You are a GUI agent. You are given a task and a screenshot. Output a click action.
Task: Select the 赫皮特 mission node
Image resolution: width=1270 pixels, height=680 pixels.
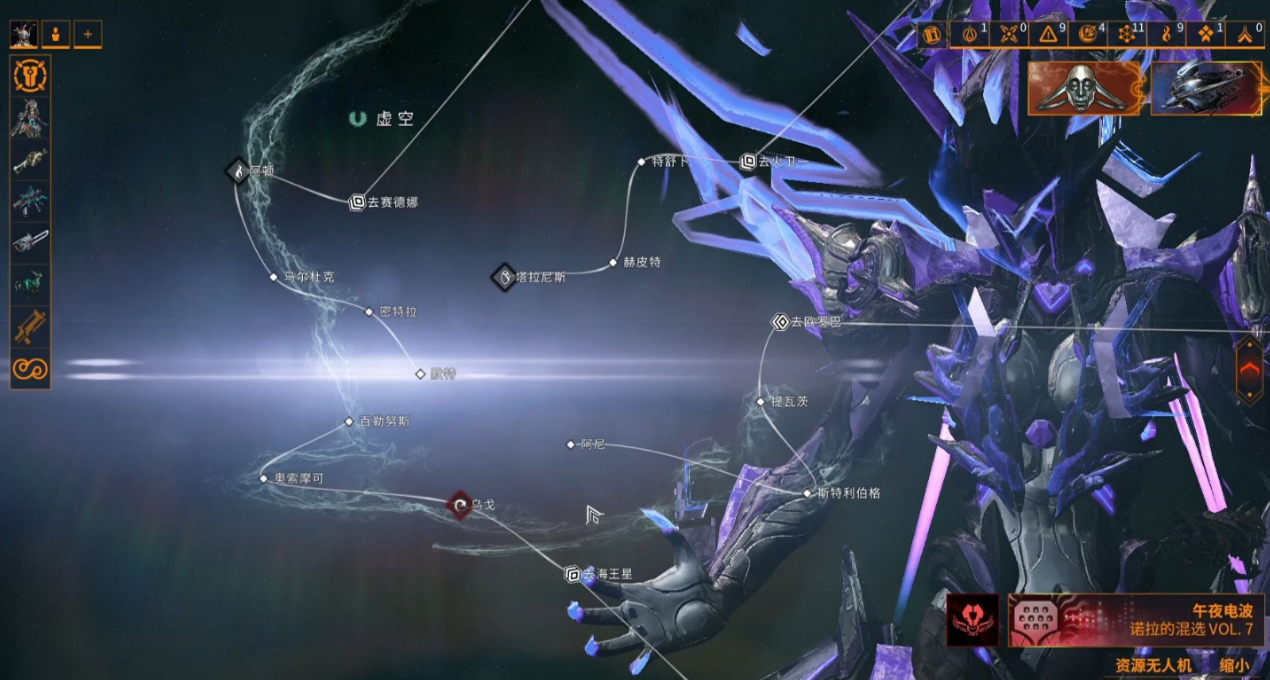point(614,263)
